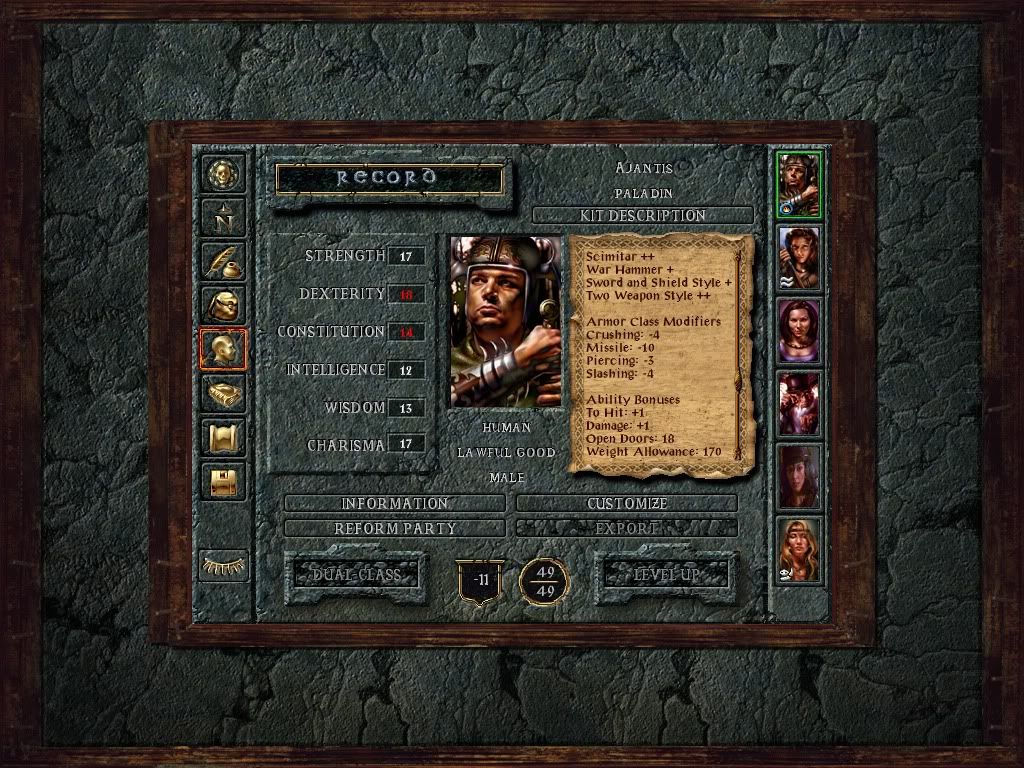Select Reform Party
The height and width of the screenshot is (768, 1024).
click(394, 527)
